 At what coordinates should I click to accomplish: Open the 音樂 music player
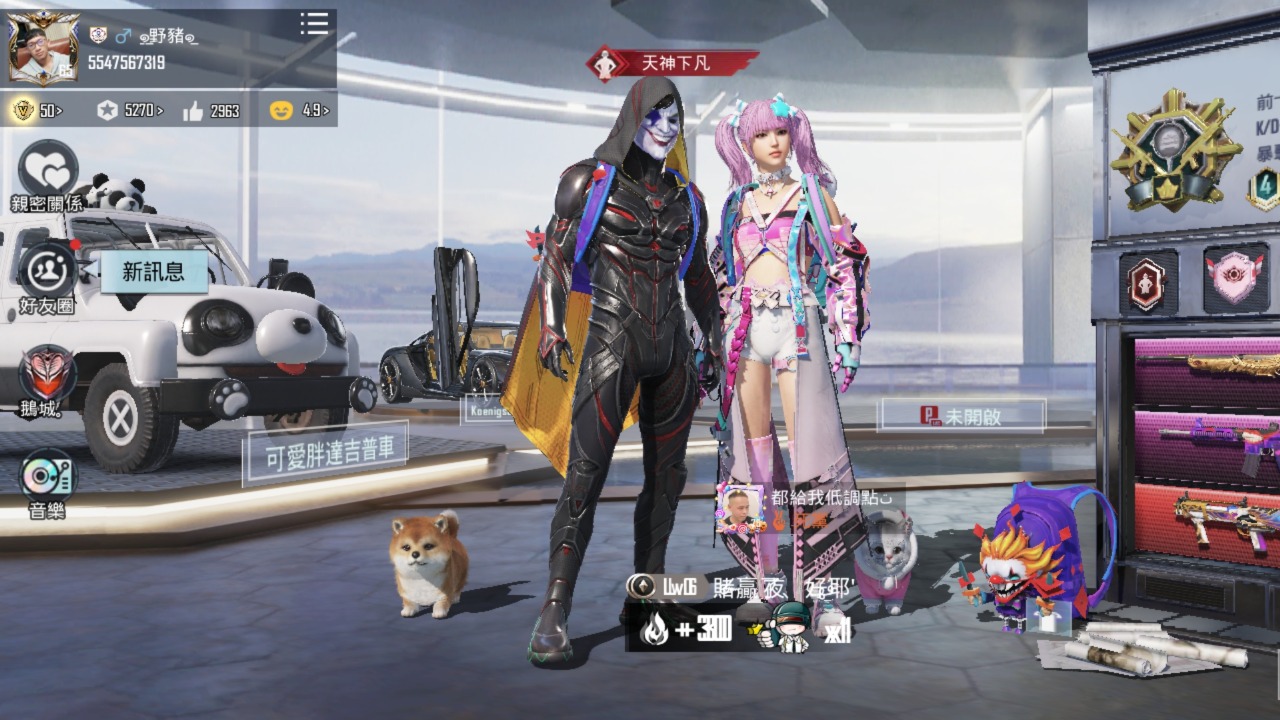point(47,481)
